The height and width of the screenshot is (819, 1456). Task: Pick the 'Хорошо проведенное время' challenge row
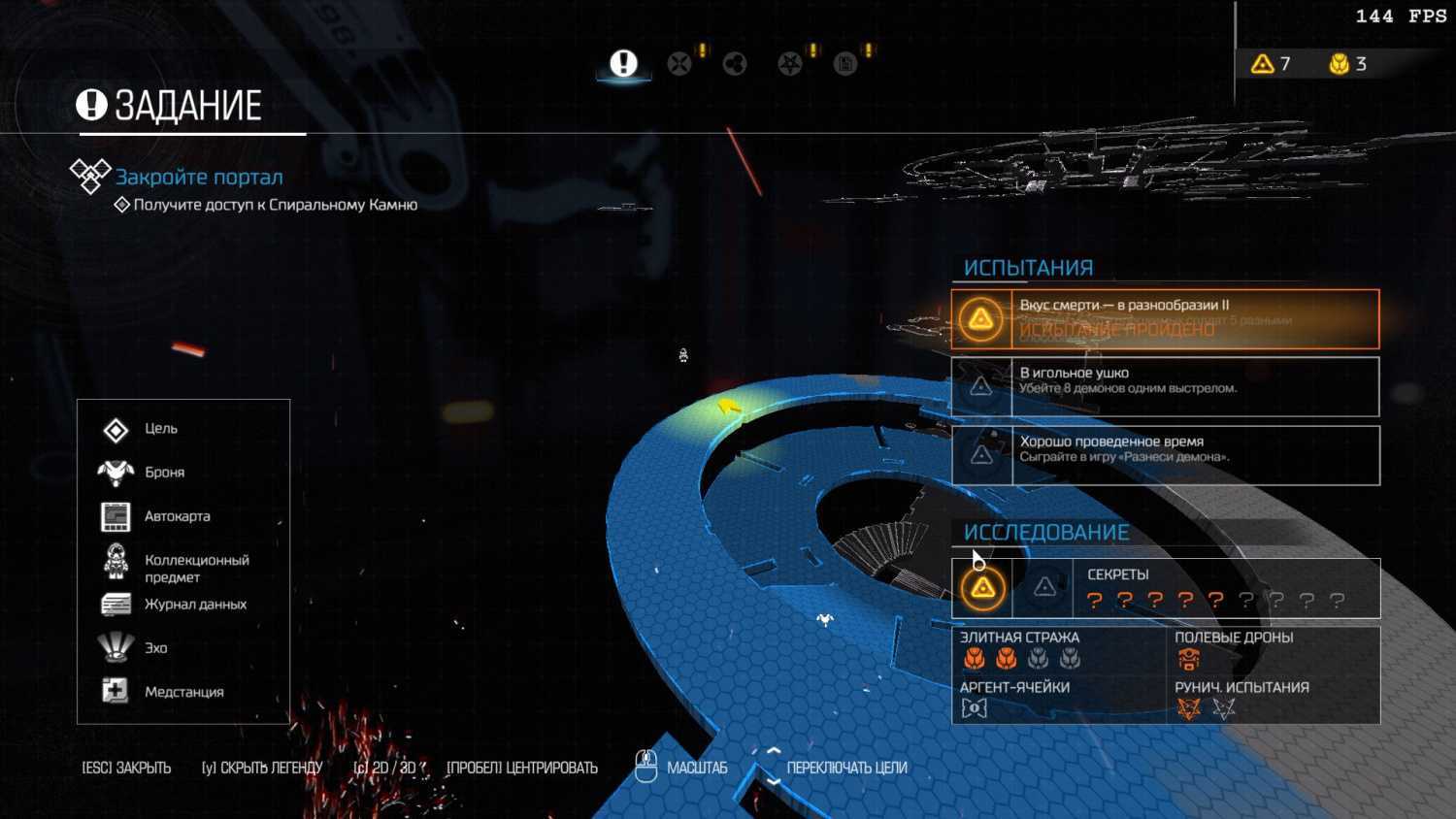pos(1165,455)
